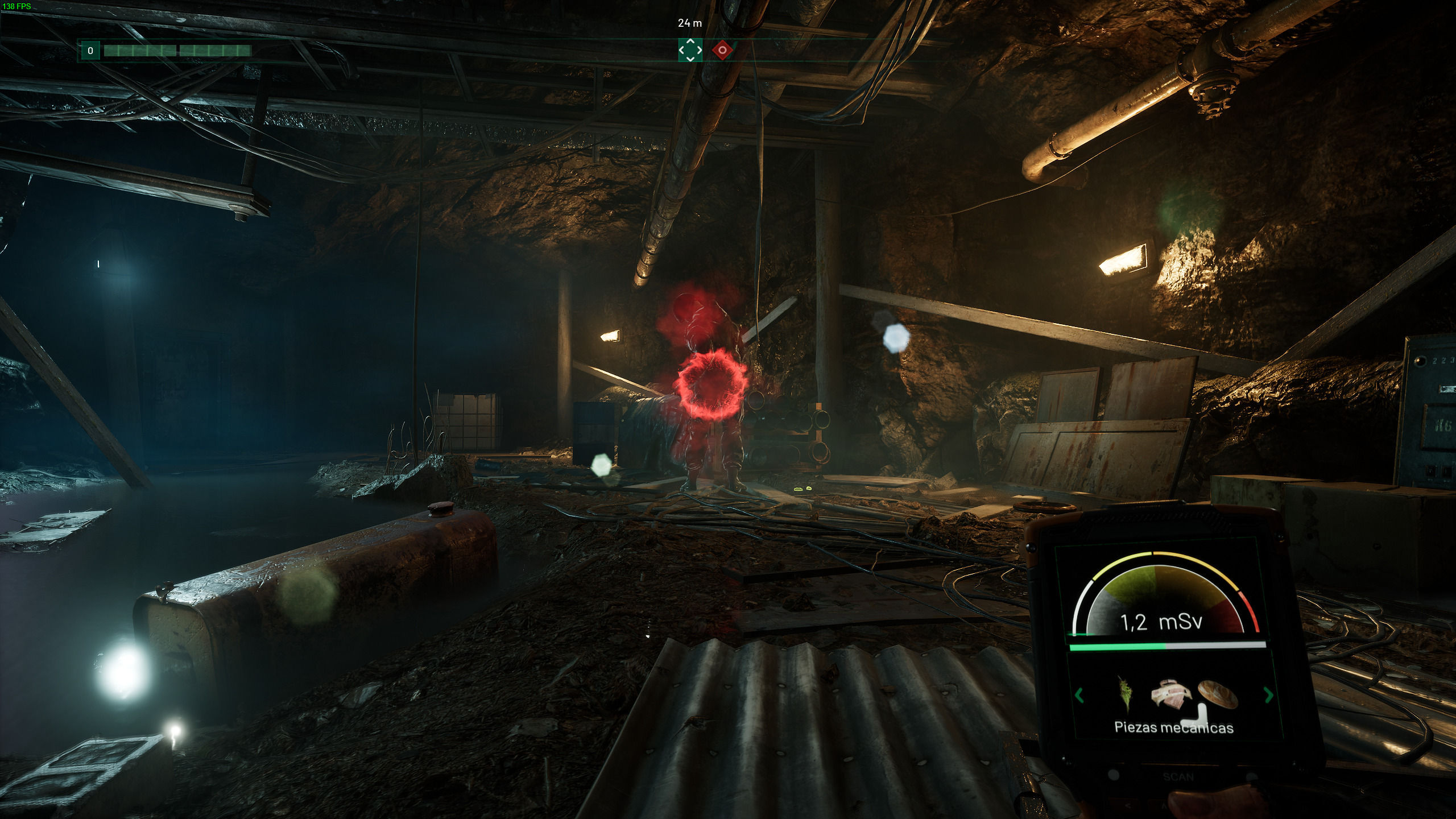Select the bread loaf resource on the scanner
This screenshot has height=819, width=1456.
1218,693
